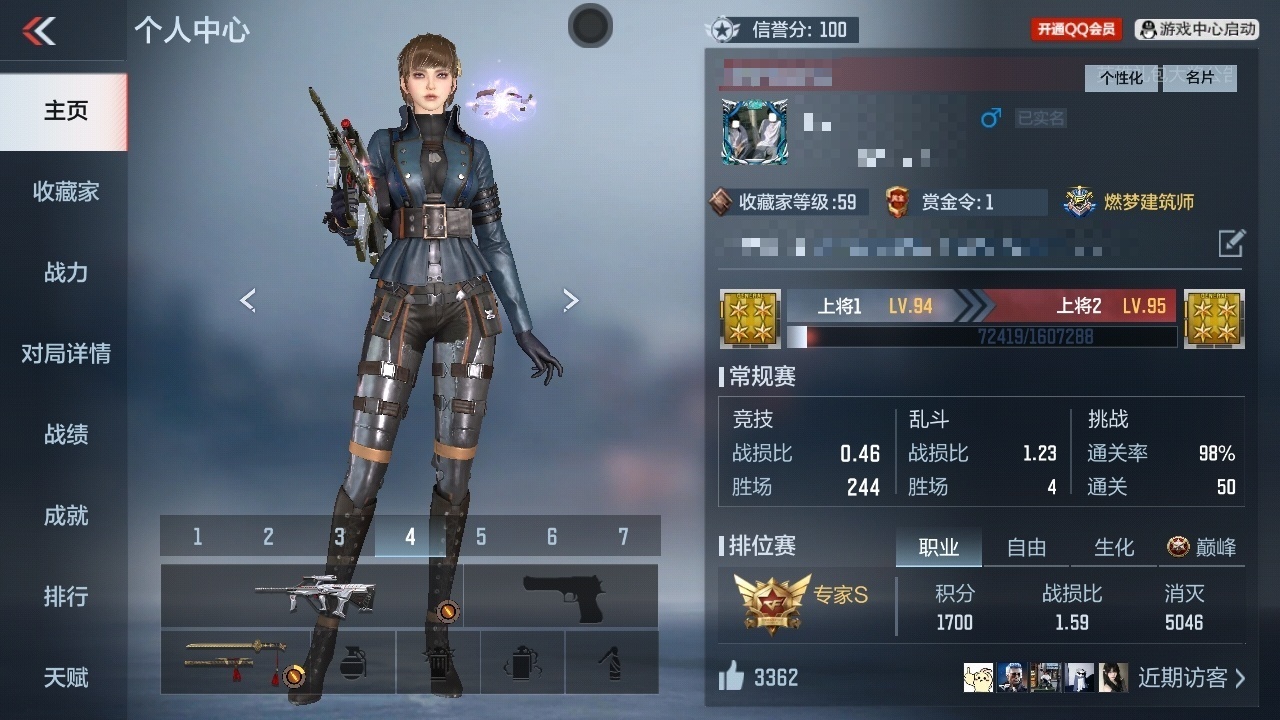Edit the profile signature with pencil icon
Viewport: 1280px width, 720px height.
coord(1231,242)
